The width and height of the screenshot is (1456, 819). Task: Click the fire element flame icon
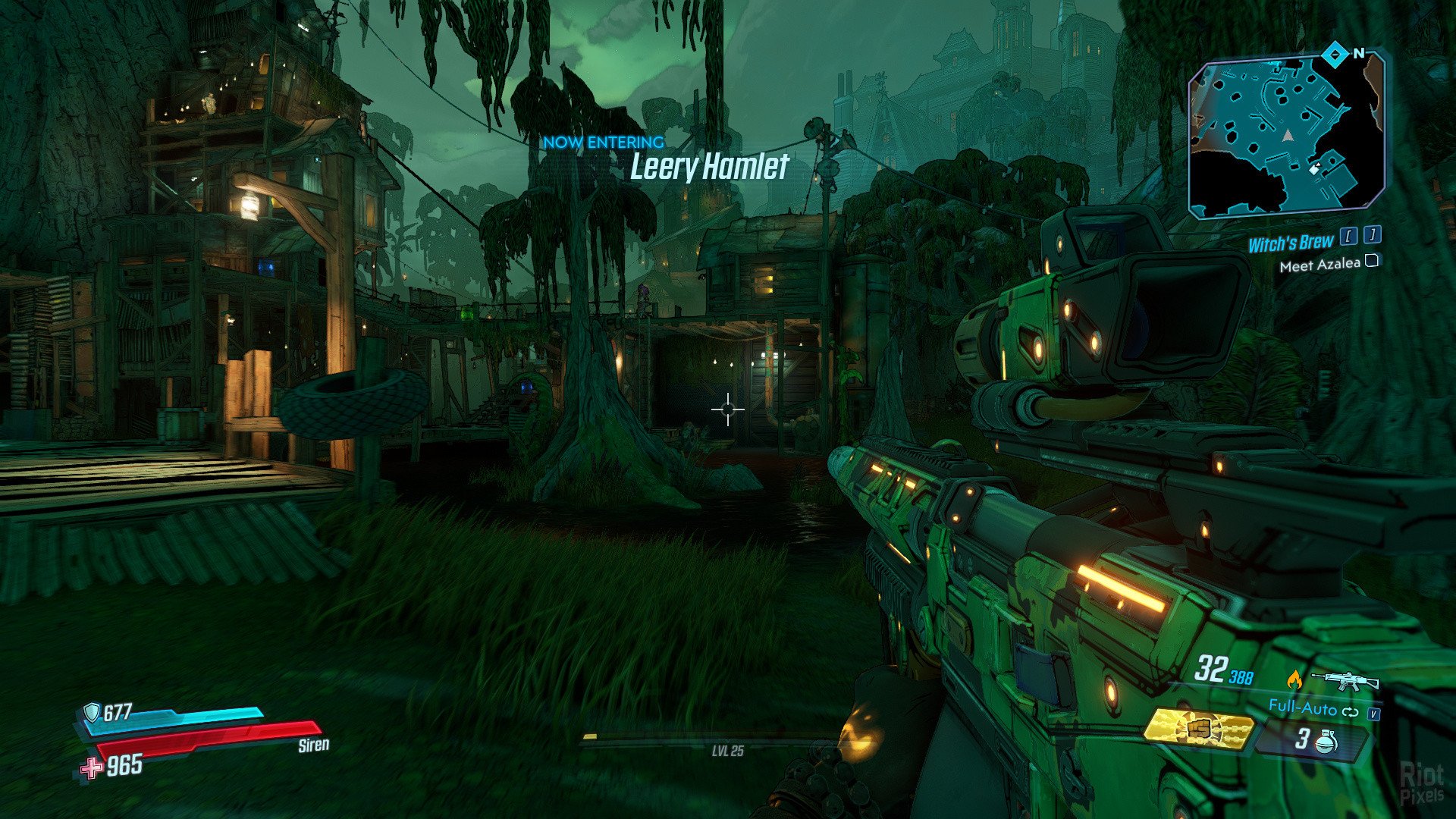pos(1294,679)
